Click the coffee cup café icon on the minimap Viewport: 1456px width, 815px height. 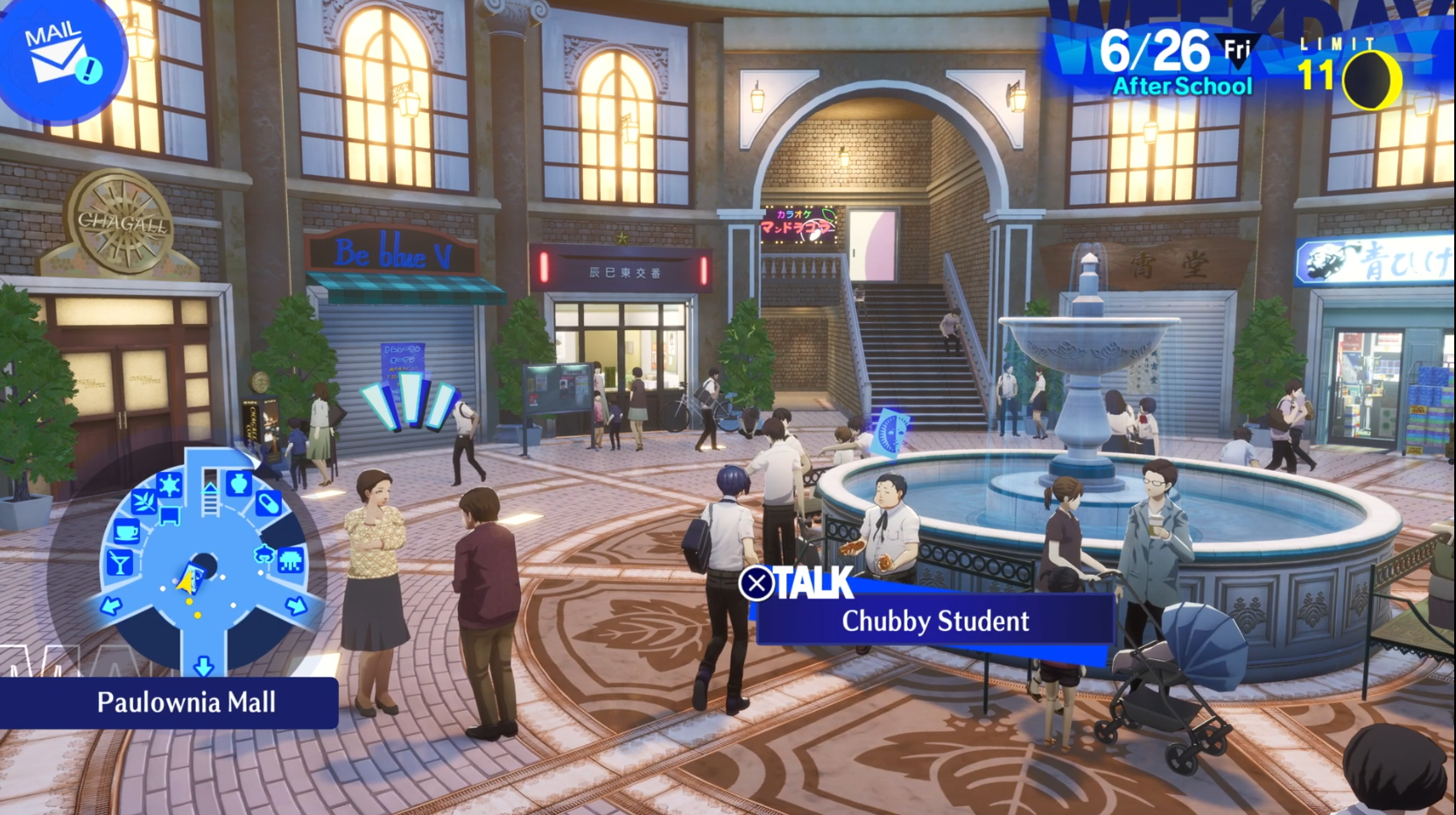coord(126,530)
